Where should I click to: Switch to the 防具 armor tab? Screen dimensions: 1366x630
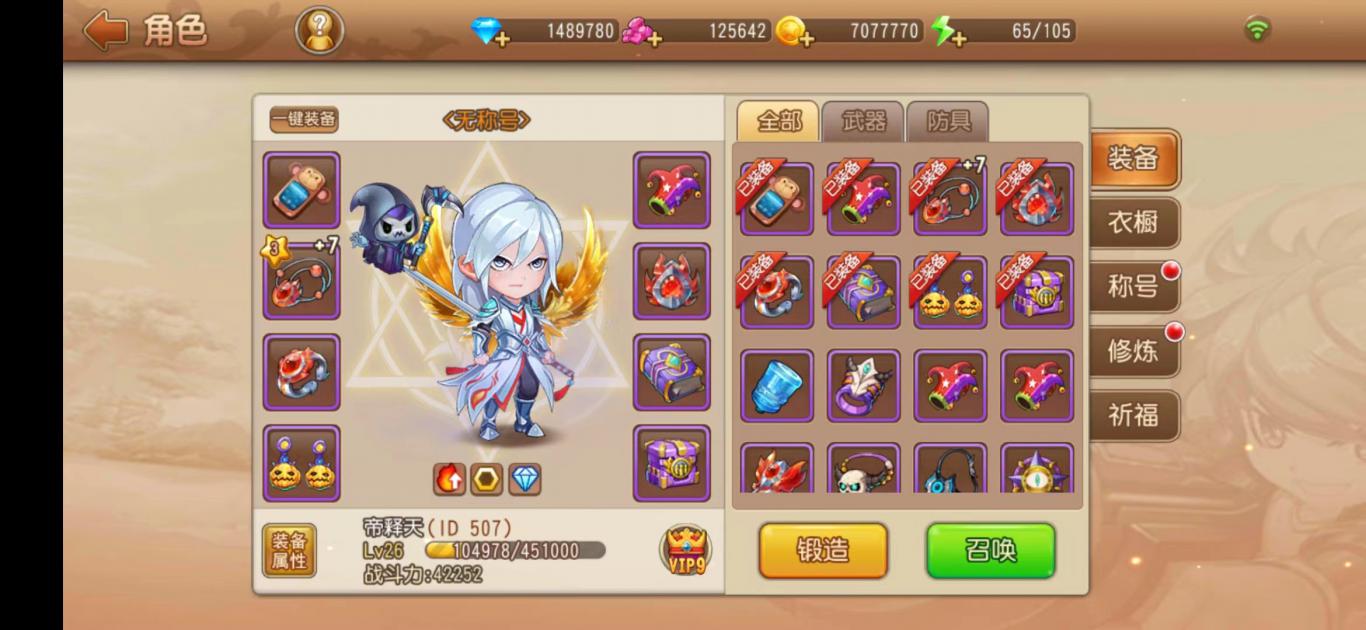(x=947, y=122)
